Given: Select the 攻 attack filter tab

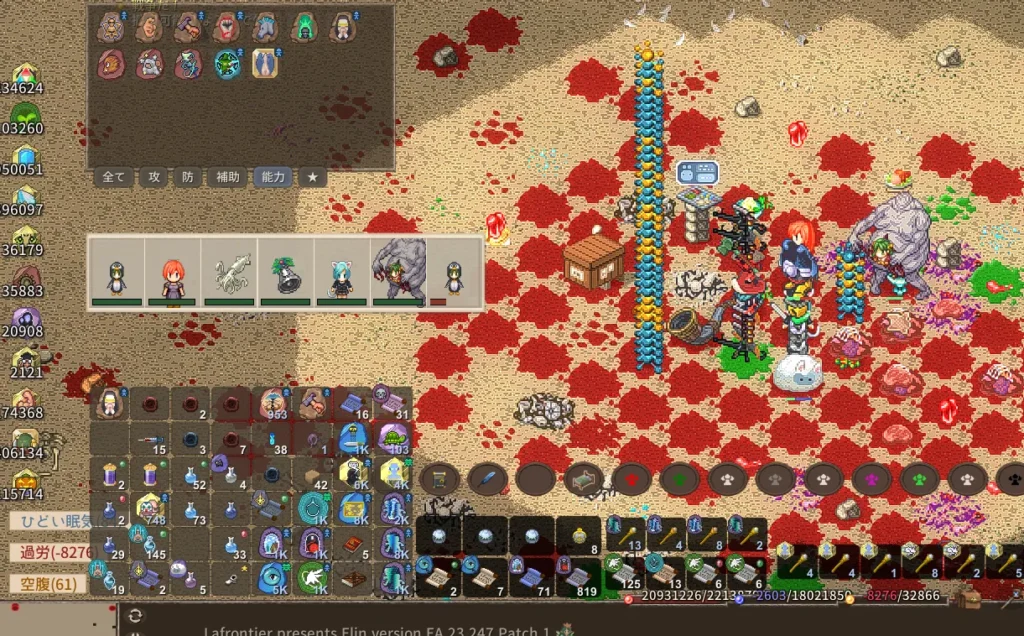Looking at the screenshot, I should point(154,177).
